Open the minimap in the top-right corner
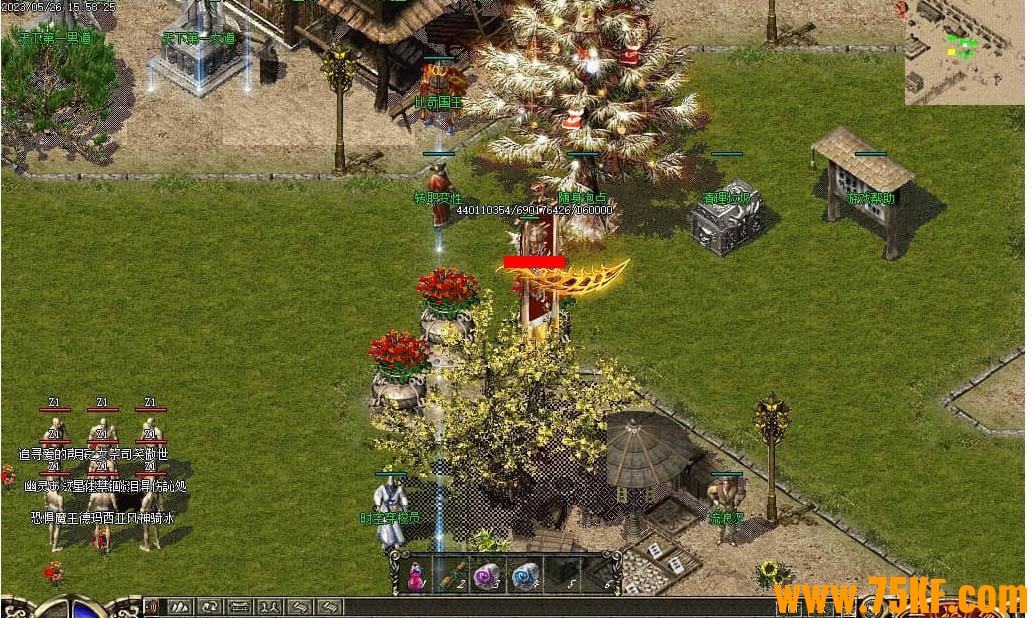The height and width of the screenshot is (618, 1032). (963, 51)
